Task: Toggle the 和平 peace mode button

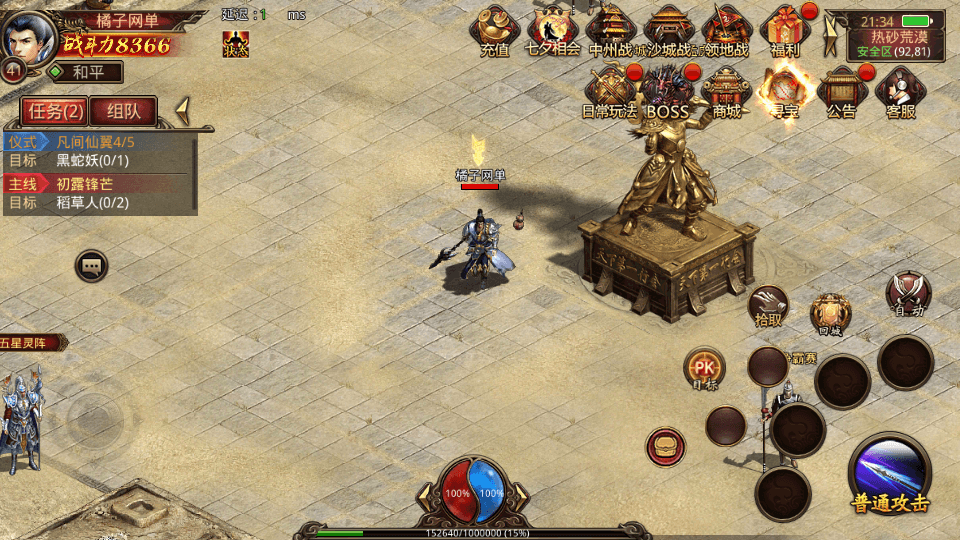Action: 83,72
